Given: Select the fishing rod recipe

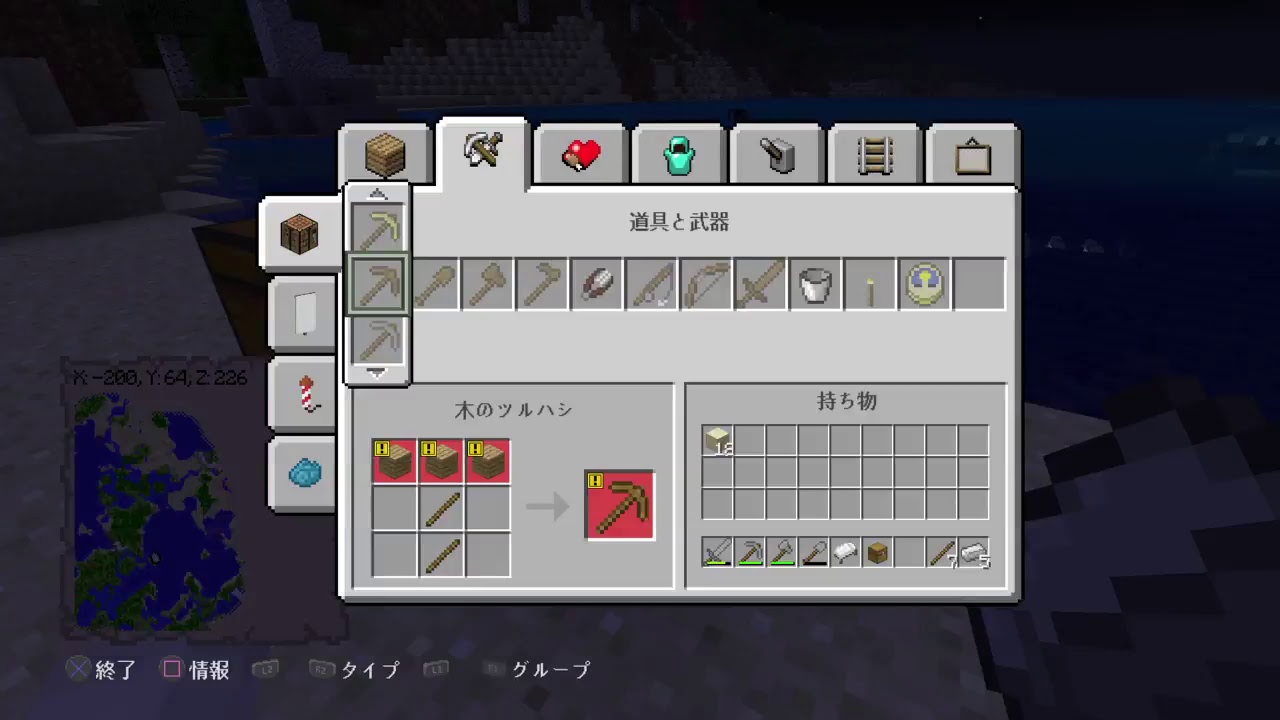Looking at the screenshot, I should 651,284.
